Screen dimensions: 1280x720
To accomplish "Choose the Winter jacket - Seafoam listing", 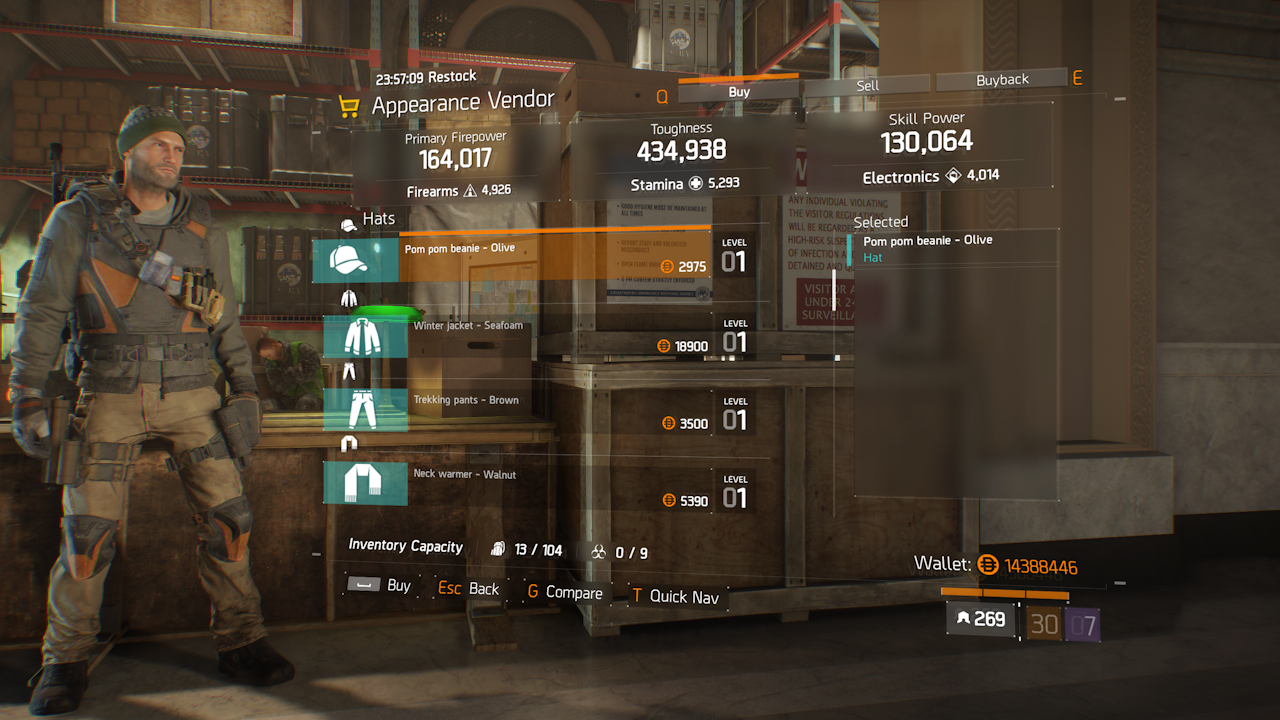I will pyautogui.click(x=520, y=336).
